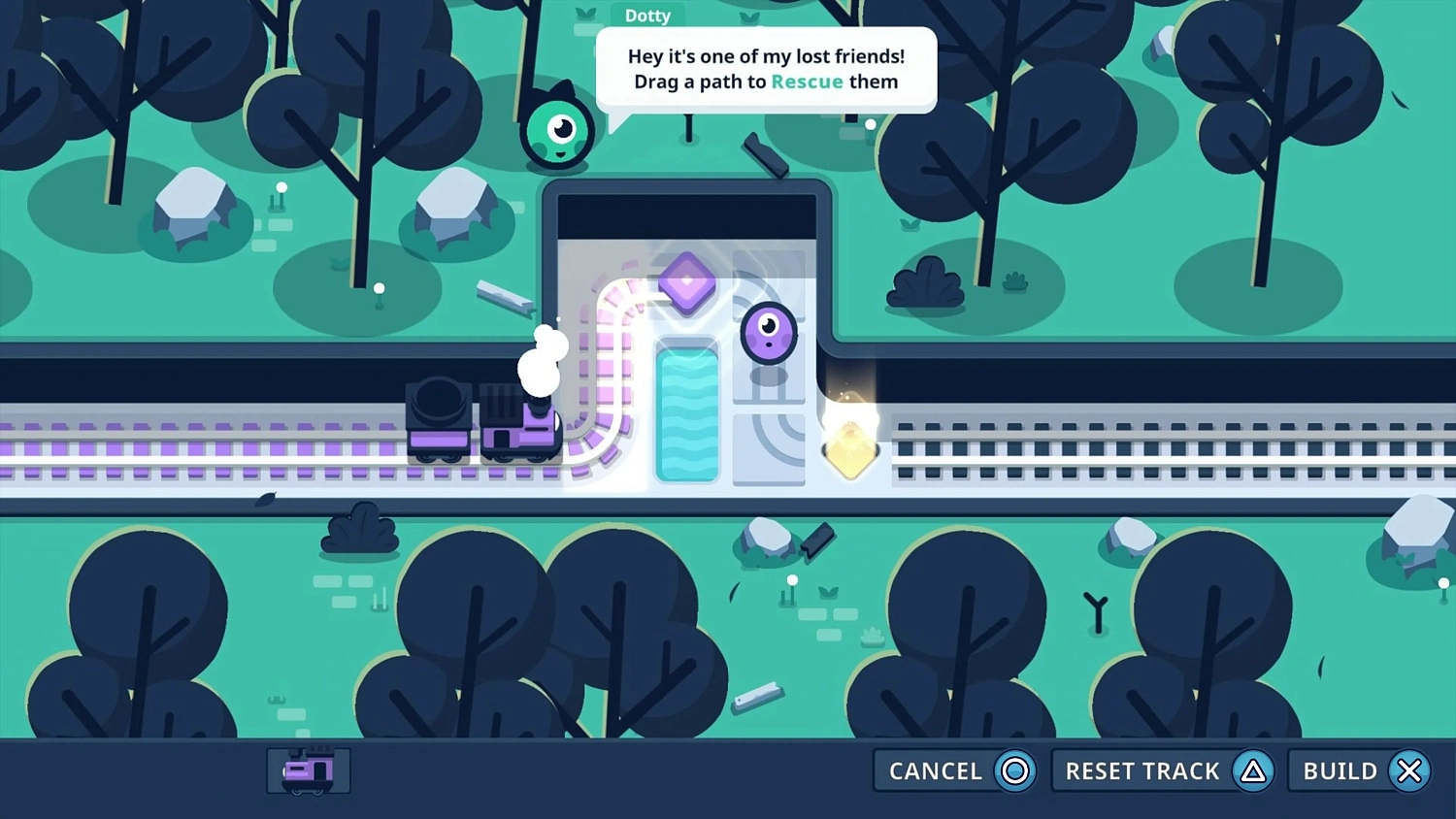Click the purple one-eyed lost friend
The image size is (1456, 819).
pos(768,334)
